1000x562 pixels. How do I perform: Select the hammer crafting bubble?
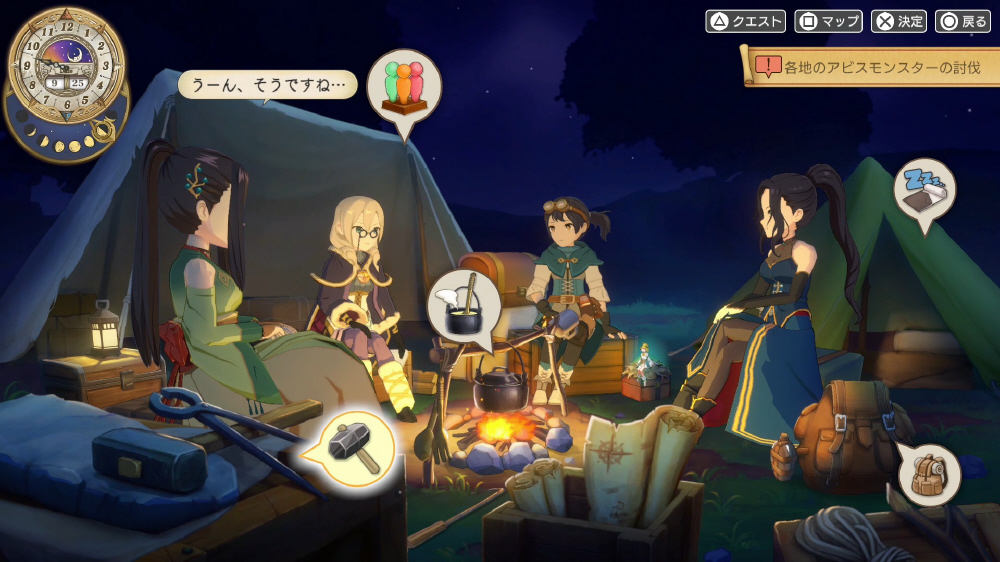(x=357, y=448)
